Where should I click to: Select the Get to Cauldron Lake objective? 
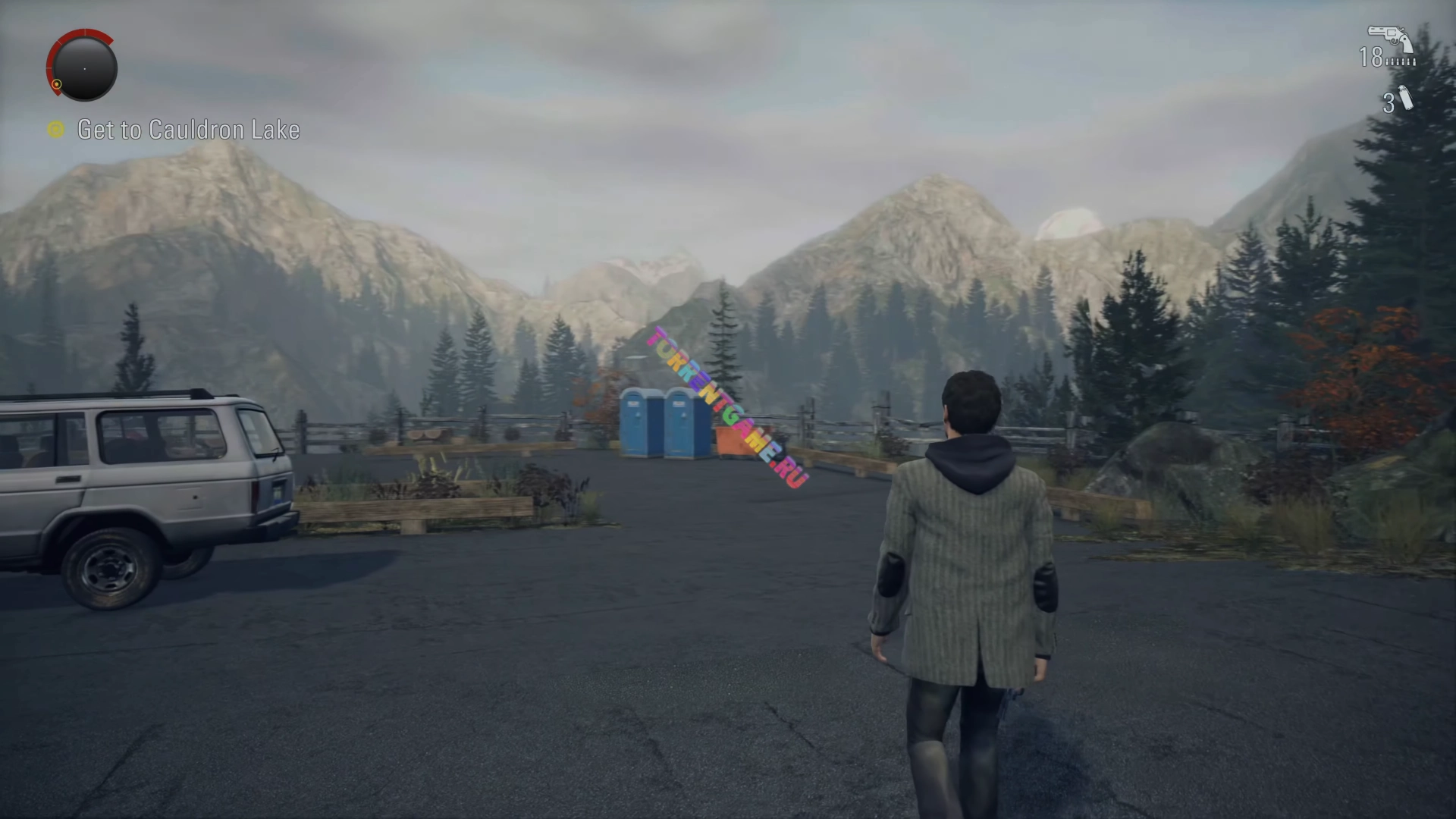click(x=188, y=130)
